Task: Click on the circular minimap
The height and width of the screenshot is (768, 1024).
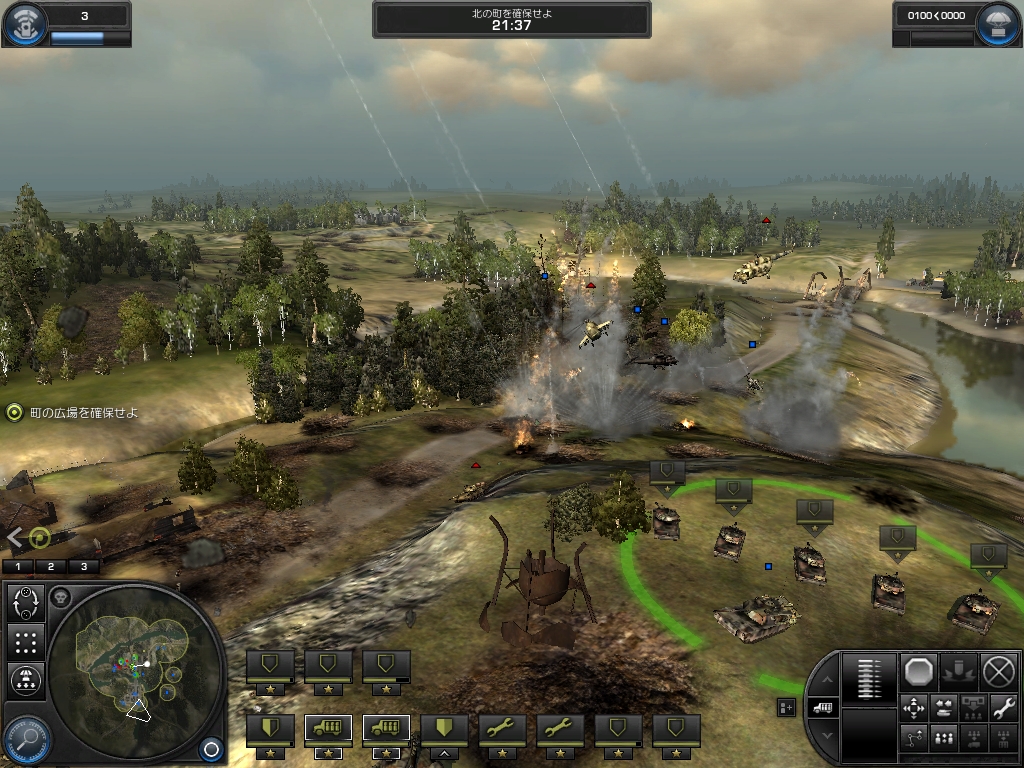Action: (135, 672)
